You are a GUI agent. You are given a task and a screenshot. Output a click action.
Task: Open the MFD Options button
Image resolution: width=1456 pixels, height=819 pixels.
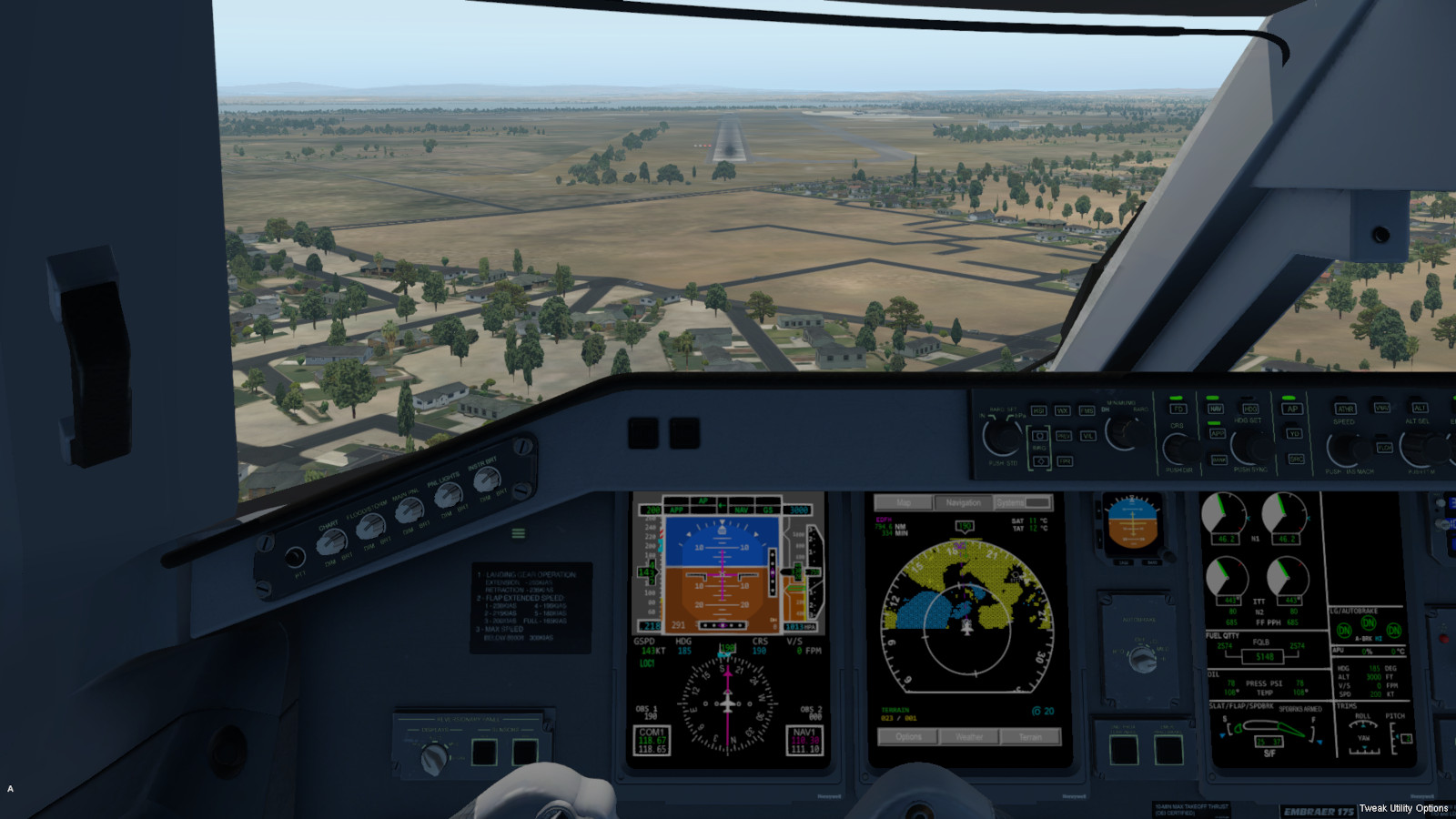click(x=908, y=736)
